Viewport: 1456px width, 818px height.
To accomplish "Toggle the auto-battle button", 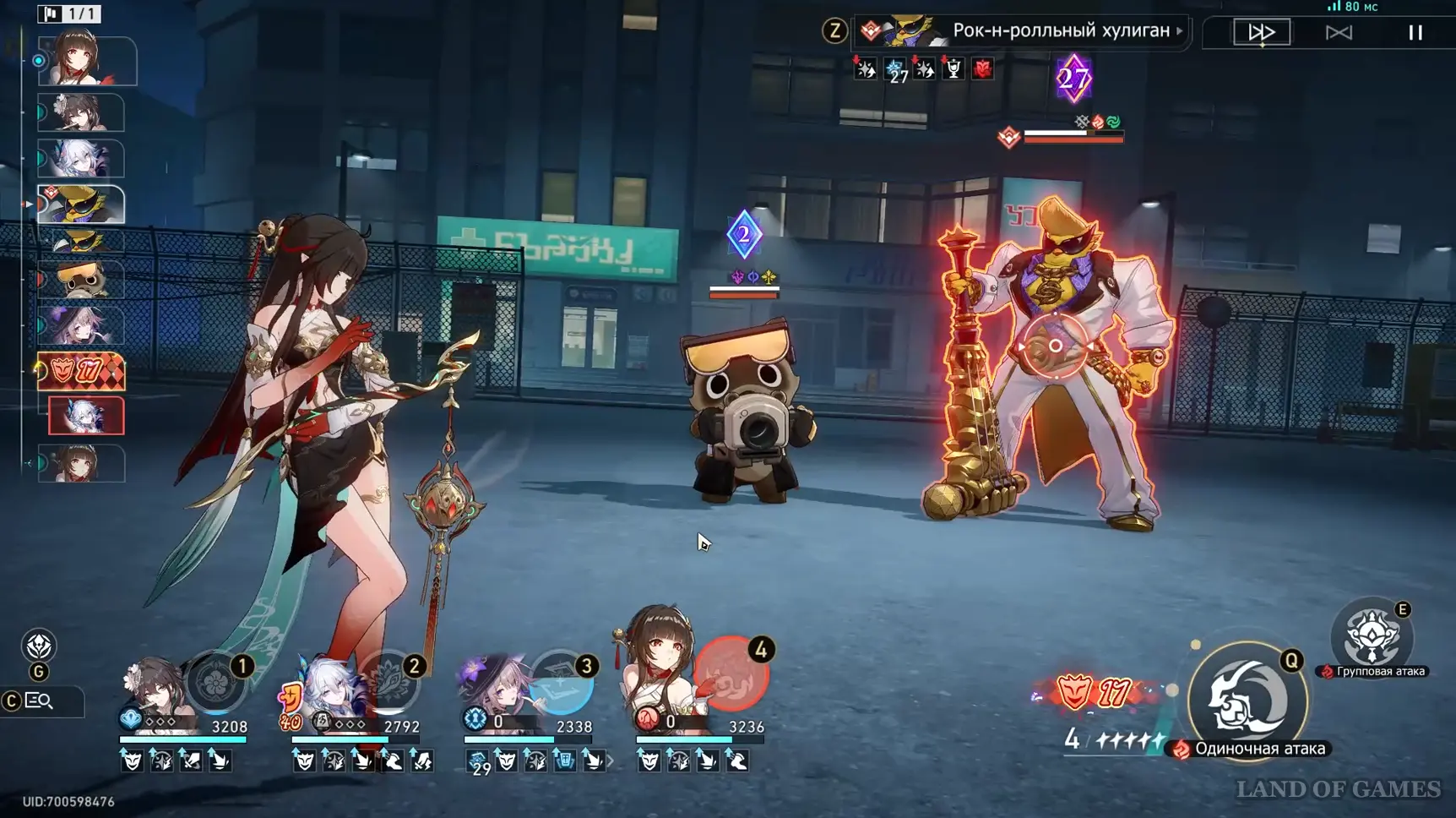I will point(1339,32).
